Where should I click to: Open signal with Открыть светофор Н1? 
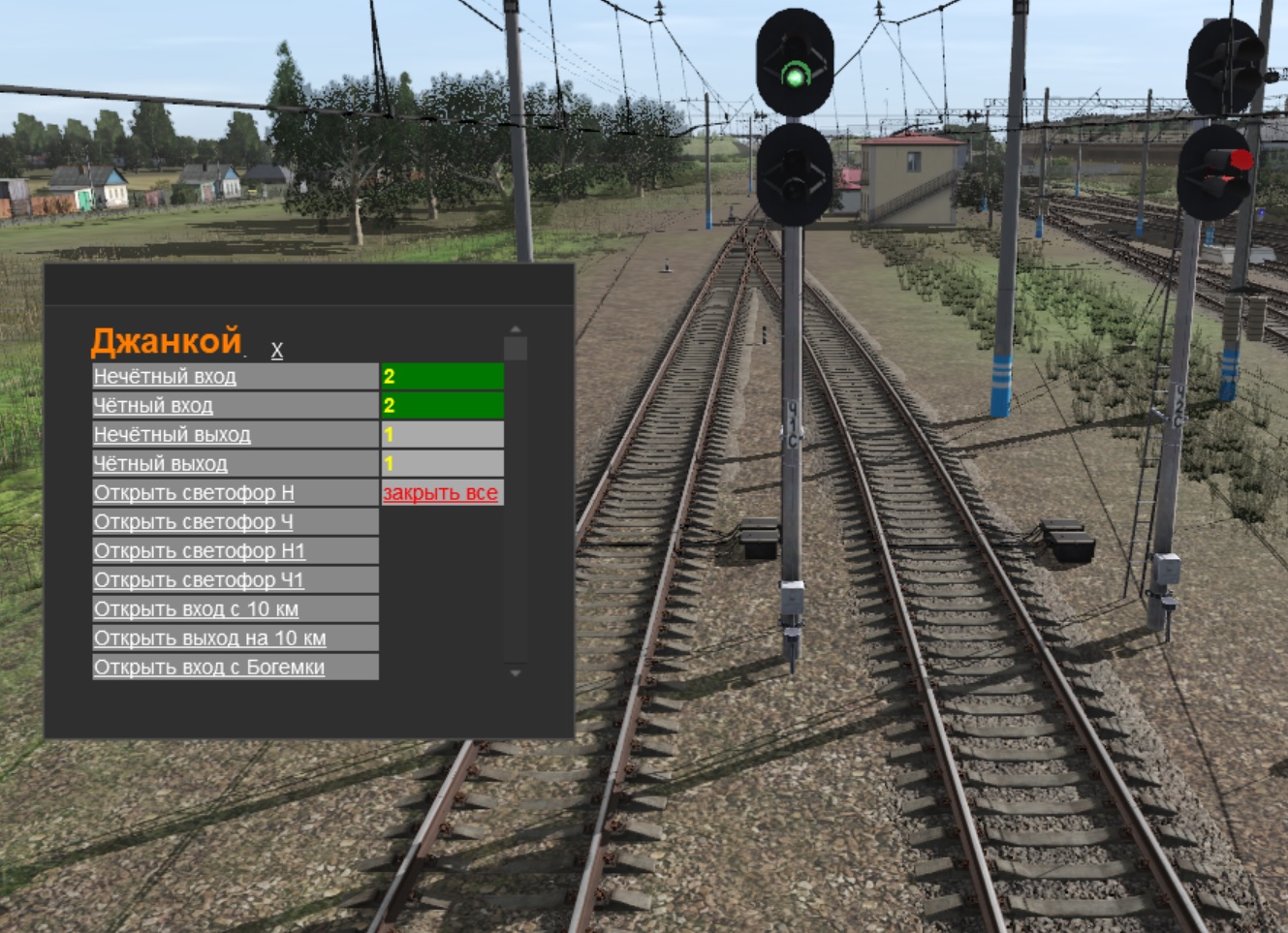coord(200,551)
